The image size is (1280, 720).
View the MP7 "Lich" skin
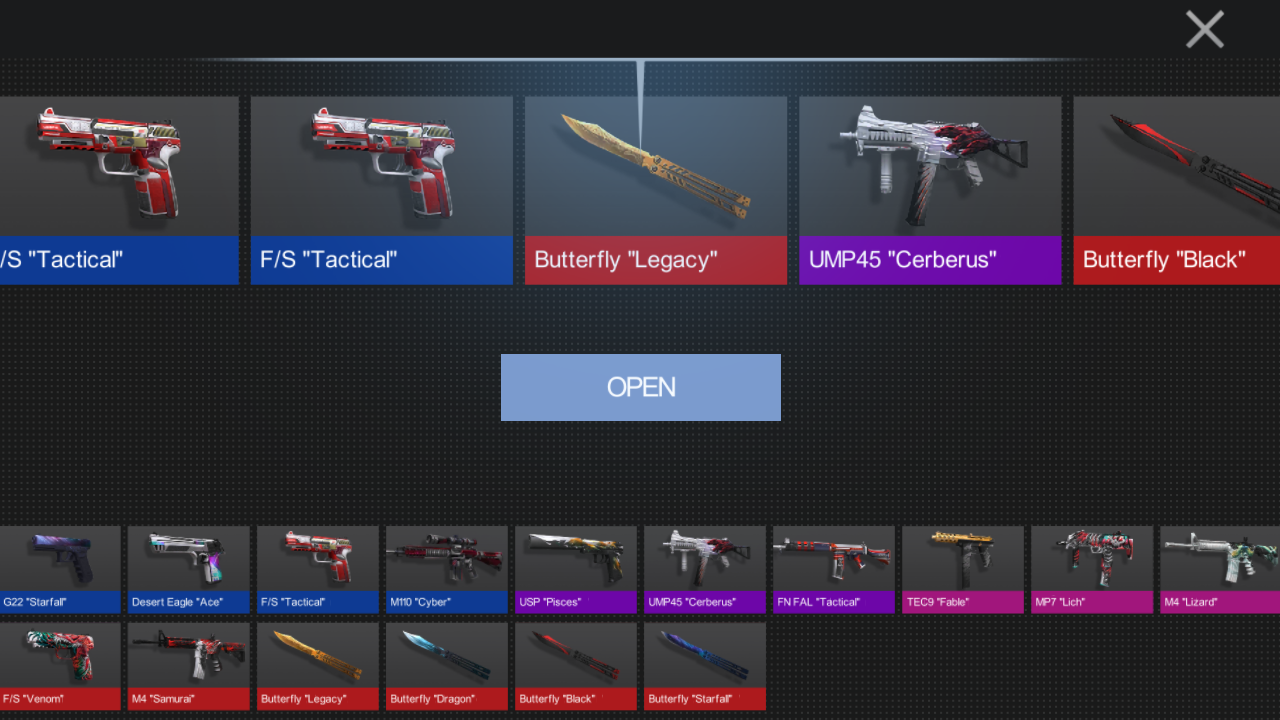1092,568
